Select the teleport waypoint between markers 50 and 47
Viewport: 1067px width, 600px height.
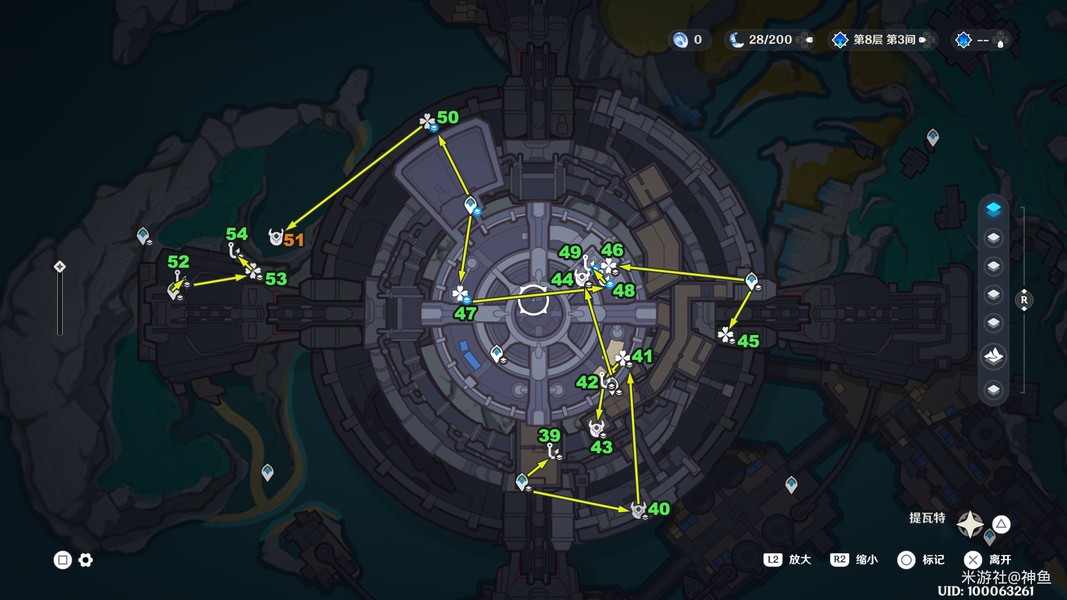pos(471,205)
